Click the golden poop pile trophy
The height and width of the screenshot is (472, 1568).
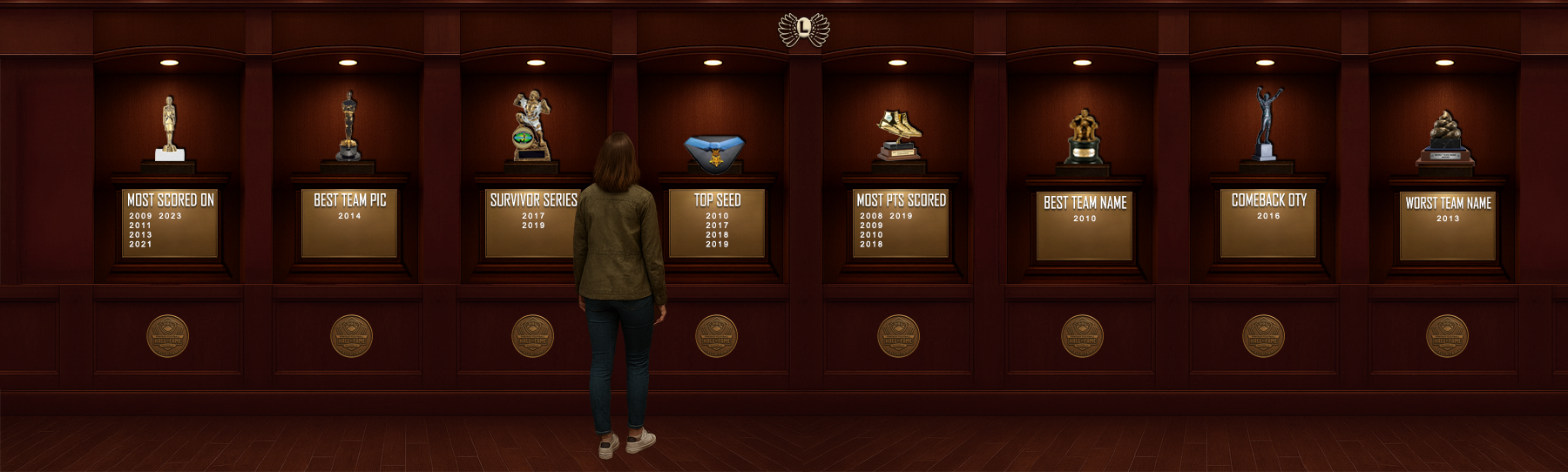[x=1444, y=138]
